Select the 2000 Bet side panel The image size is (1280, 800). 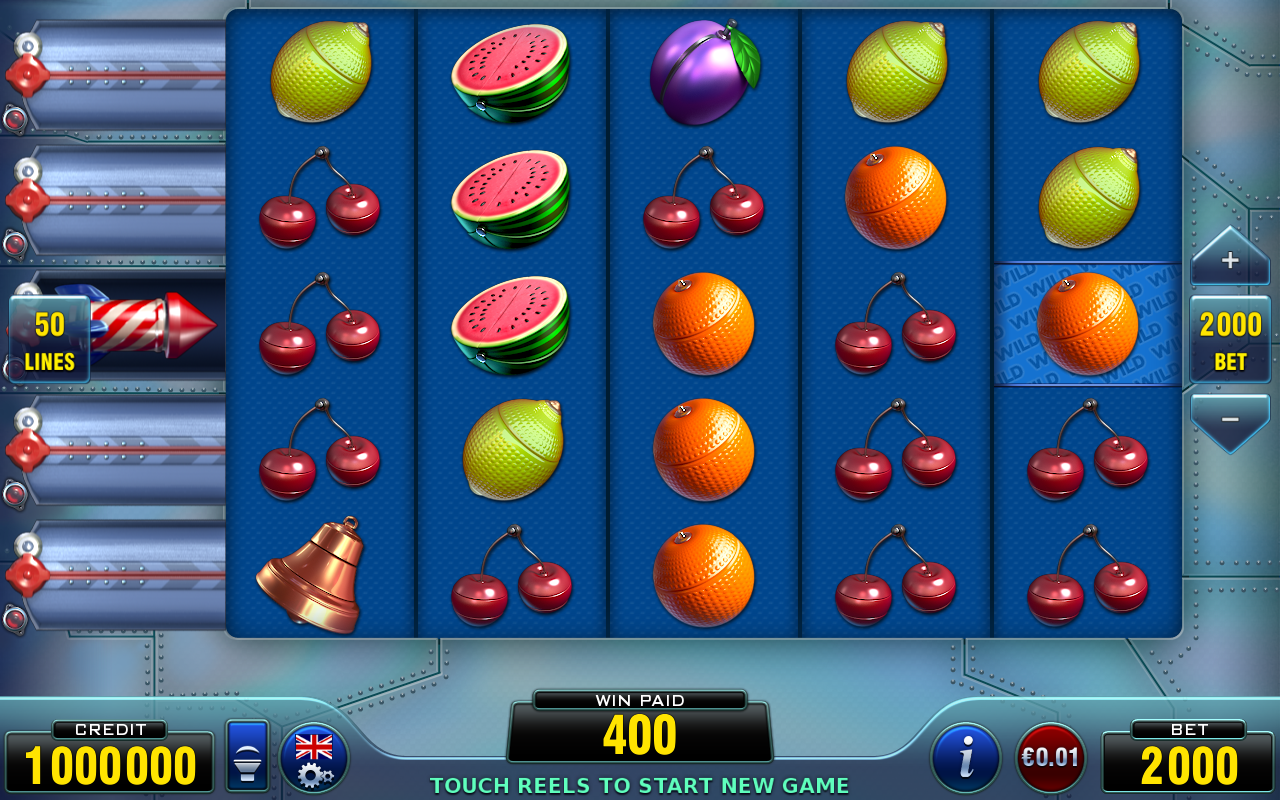1230,340
